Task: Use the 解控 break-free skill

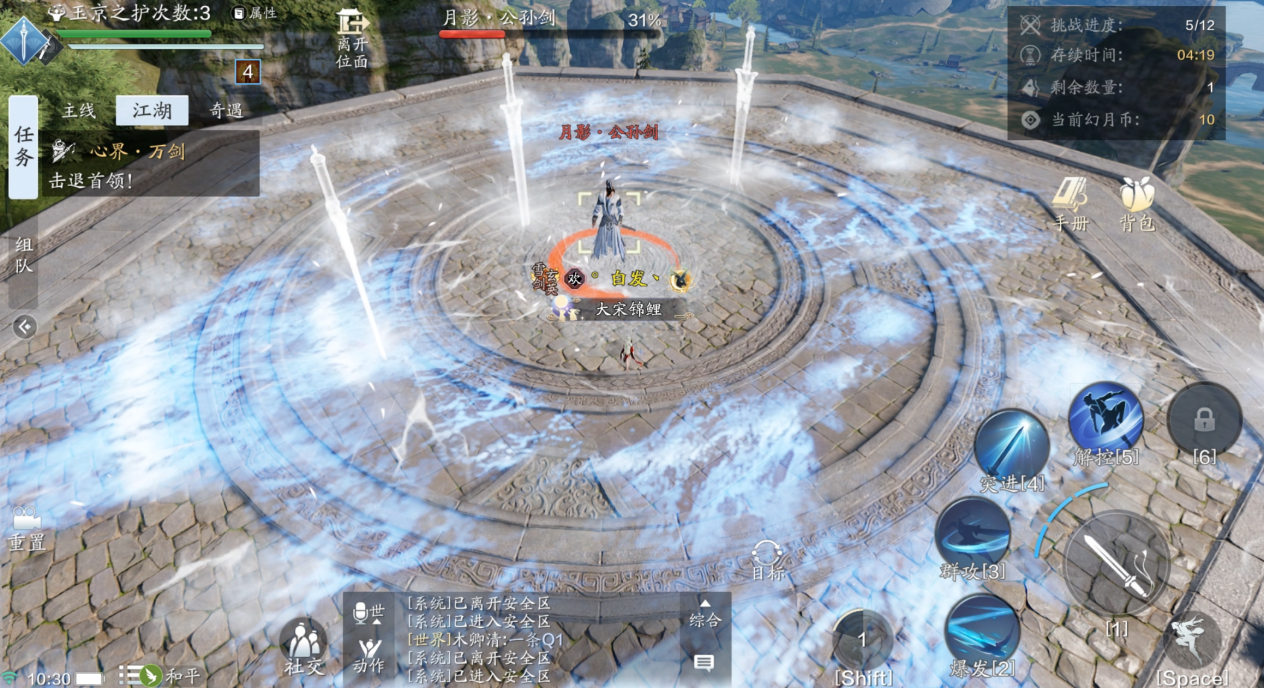Action: [1105, 420]
